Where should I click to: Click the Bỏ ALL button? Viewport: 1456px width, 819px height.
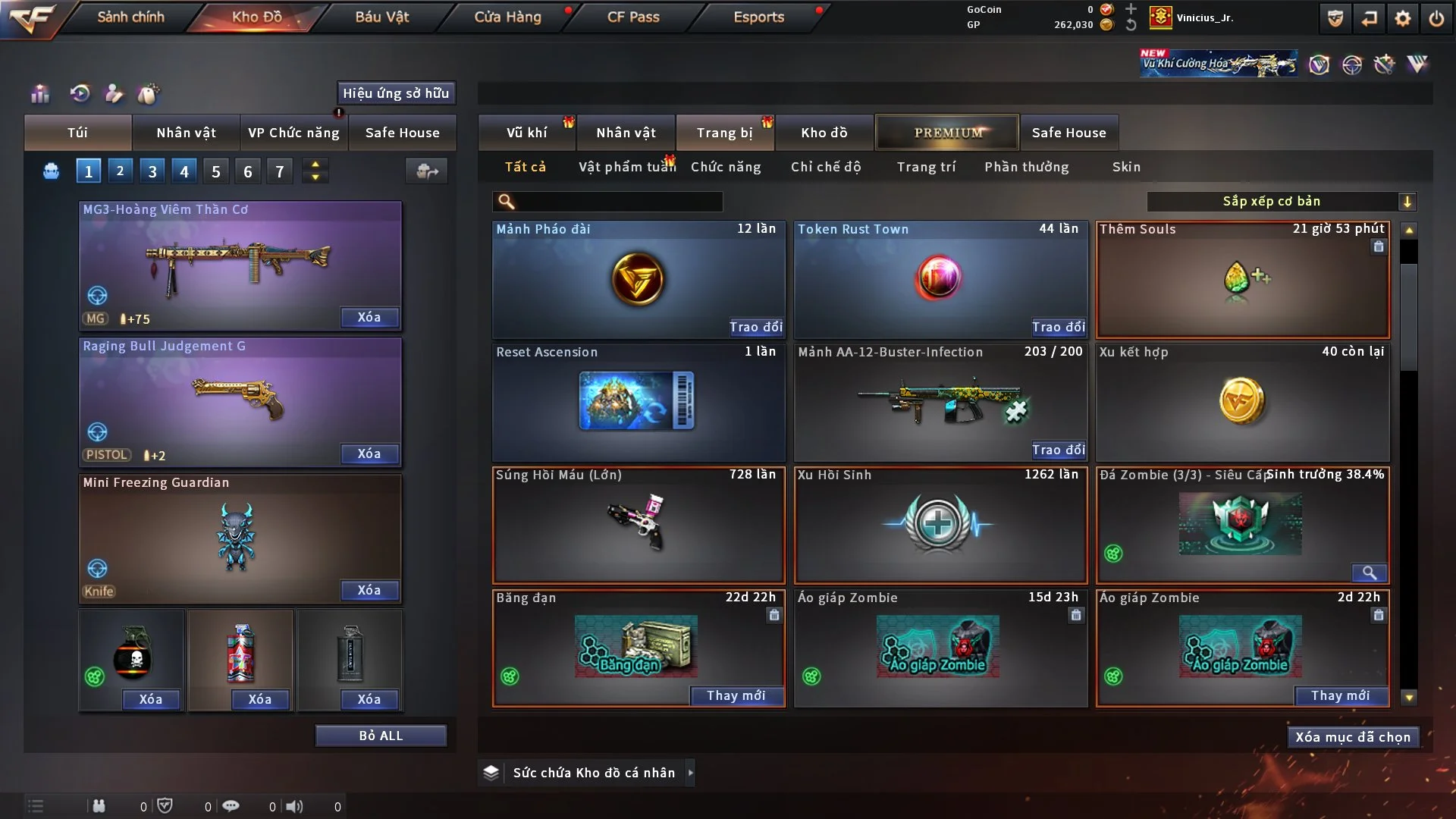click(381, 736)
